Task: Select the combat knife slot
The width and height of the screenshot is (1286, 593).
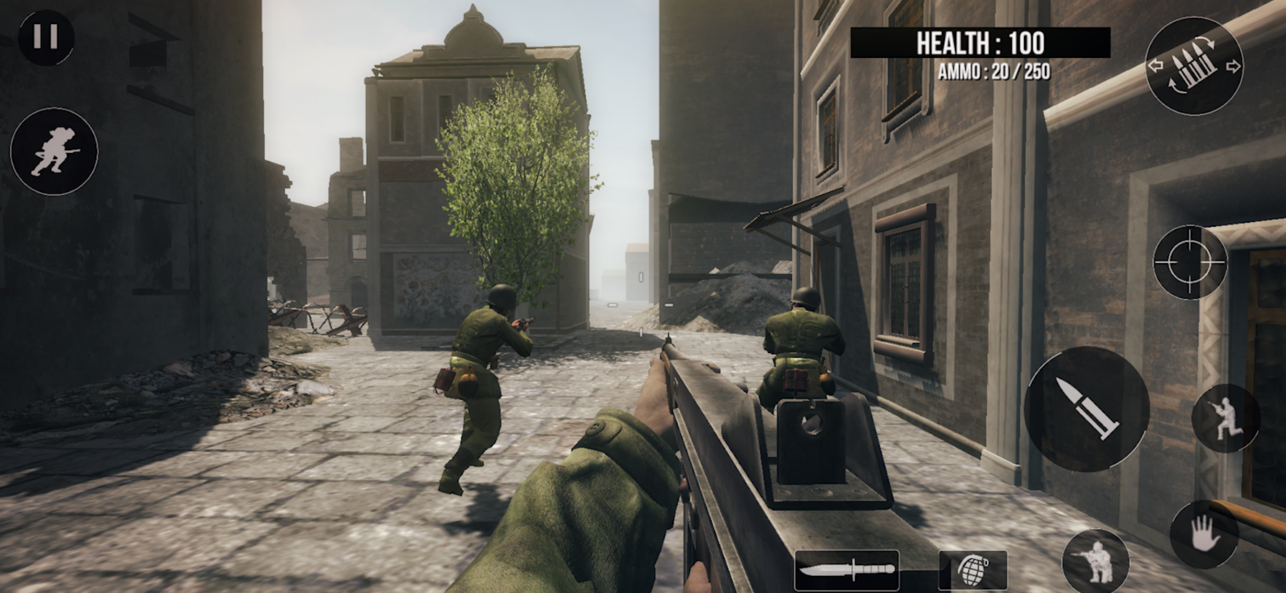Action: coord(846,571)
